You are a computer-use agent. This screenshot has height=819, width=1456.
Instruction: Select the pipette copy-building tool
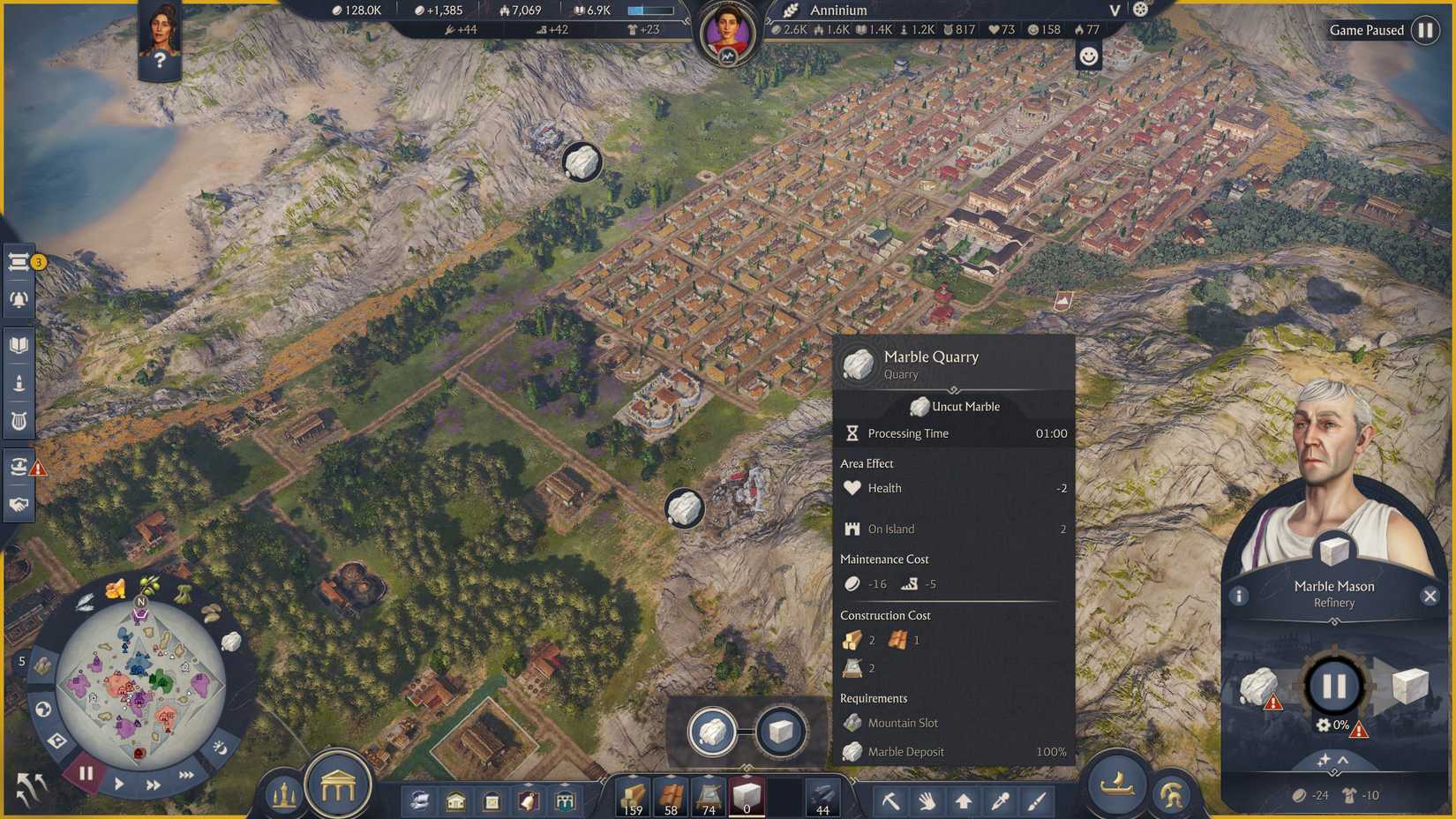click(1000, 801)
